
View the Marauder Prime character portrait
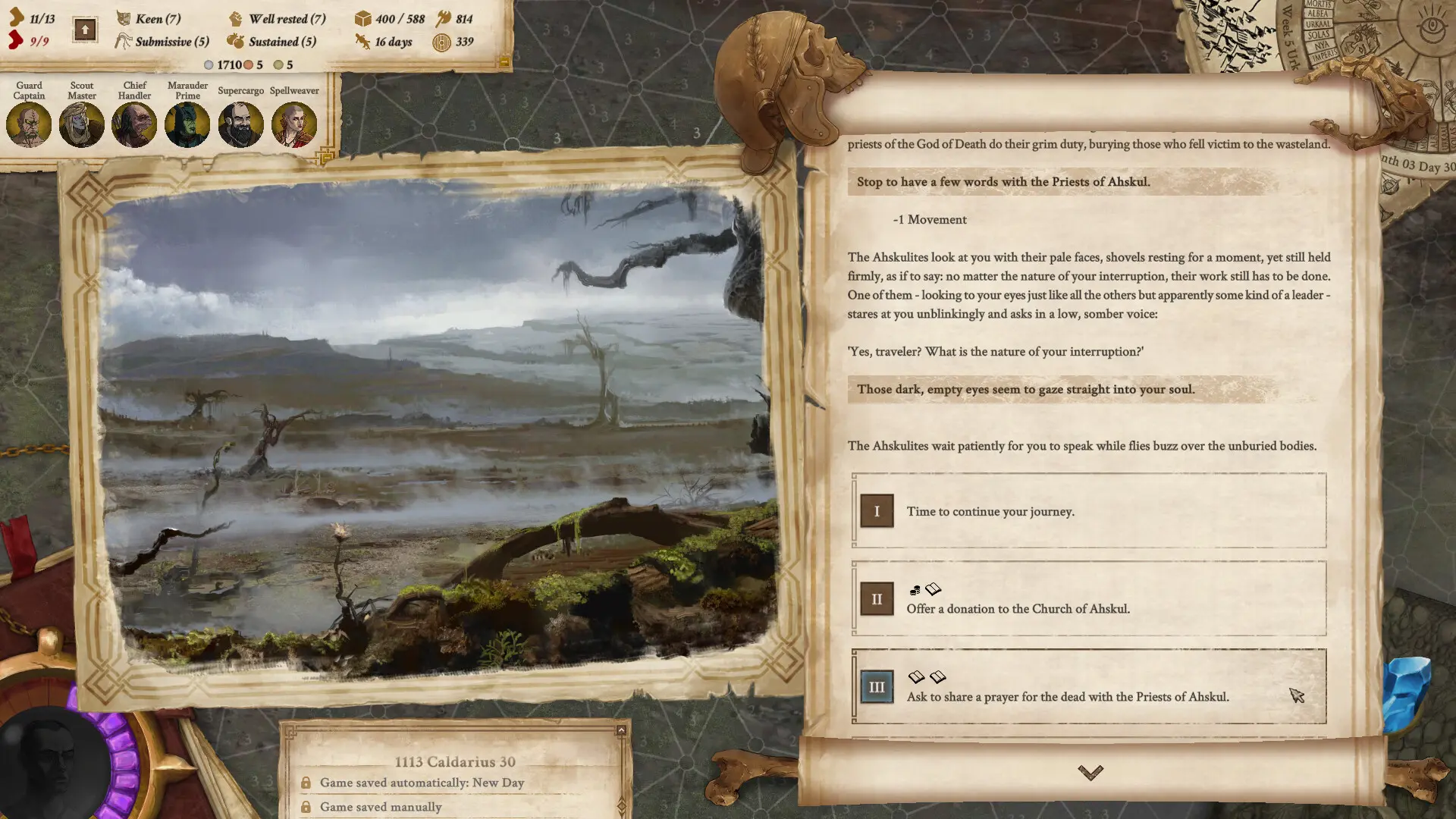point(187,124)
